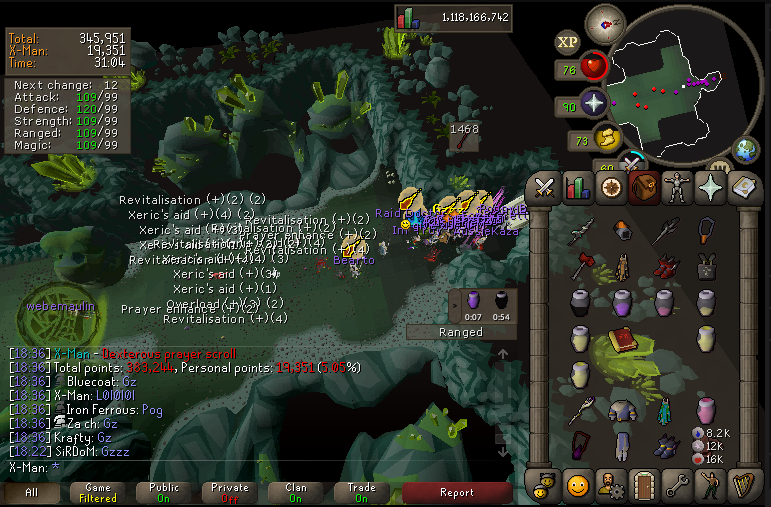771x507 pixels.
Task: Change the Private chat setting
Action: point(229,492)
